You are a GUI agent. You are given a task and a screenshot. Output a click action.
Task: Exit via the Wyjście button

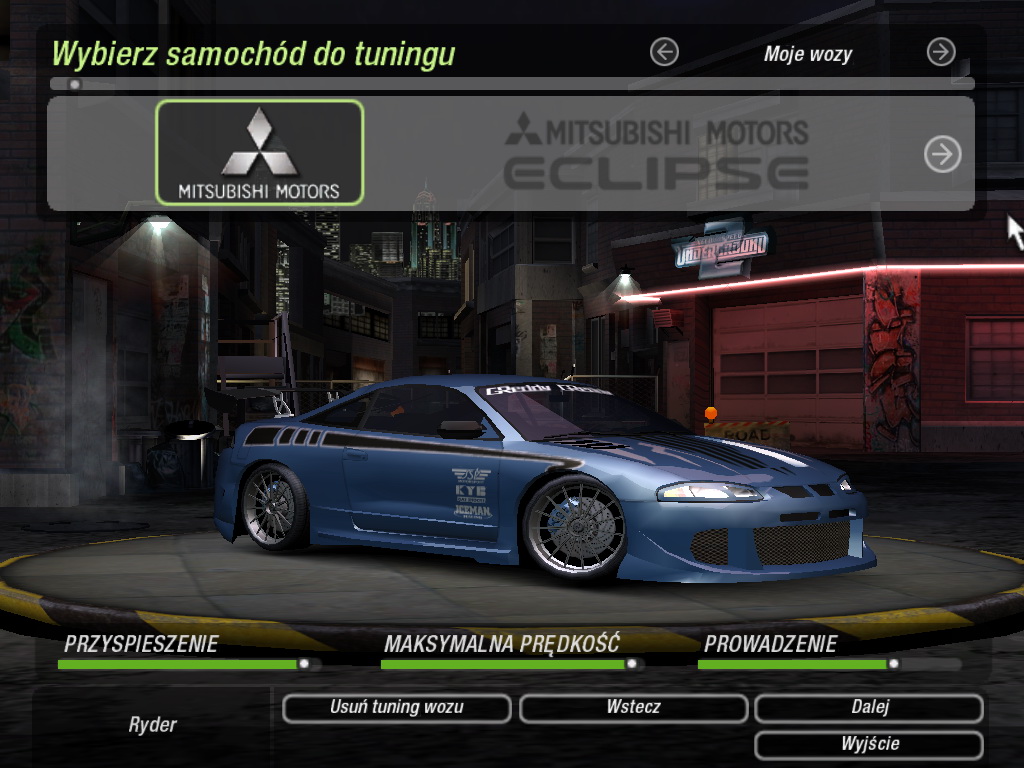coord(869,745)
